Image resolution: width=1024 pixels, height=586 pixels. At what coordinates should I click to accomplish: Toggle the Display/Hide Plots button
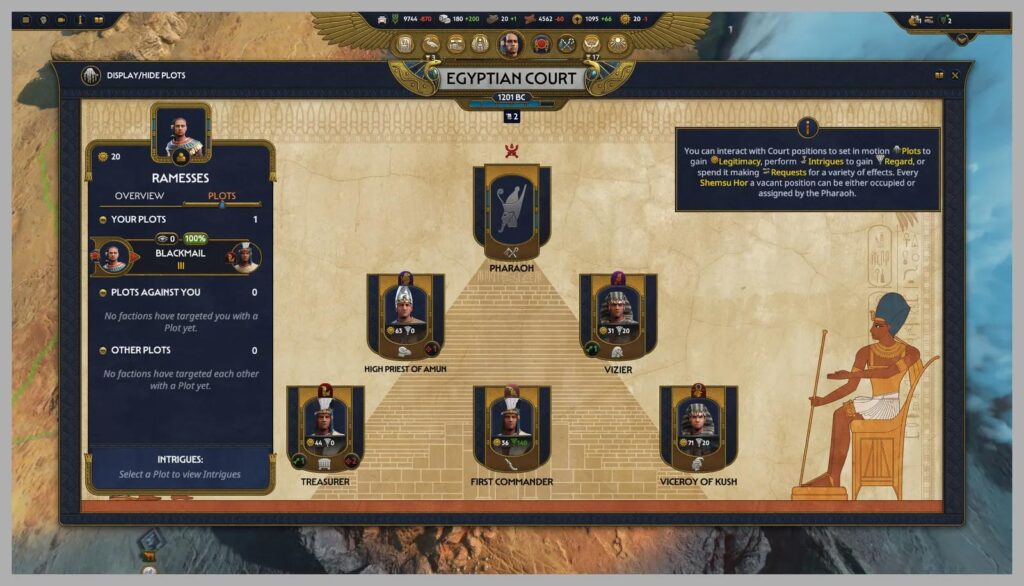click(91, 75)
